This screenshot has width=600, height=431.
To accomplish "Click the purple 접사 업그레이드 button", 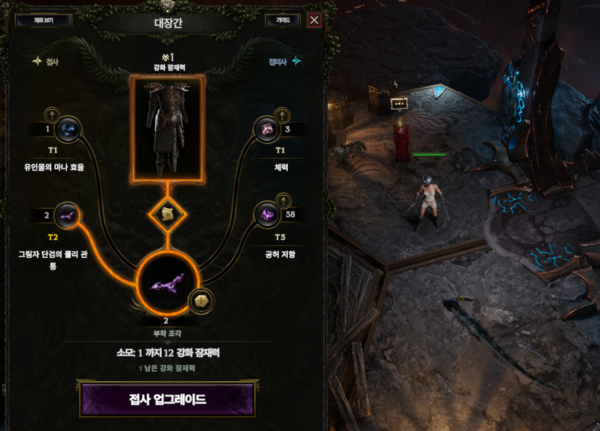I will 165,397.
